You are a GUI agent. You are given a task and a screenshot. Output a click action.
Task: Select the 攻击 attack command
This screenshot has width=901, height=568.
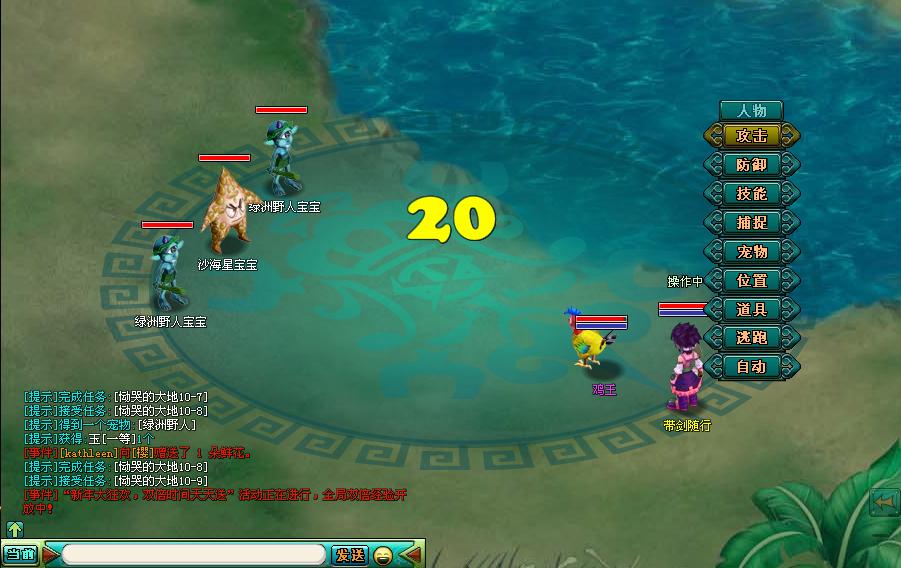click(x=752, y=136)
